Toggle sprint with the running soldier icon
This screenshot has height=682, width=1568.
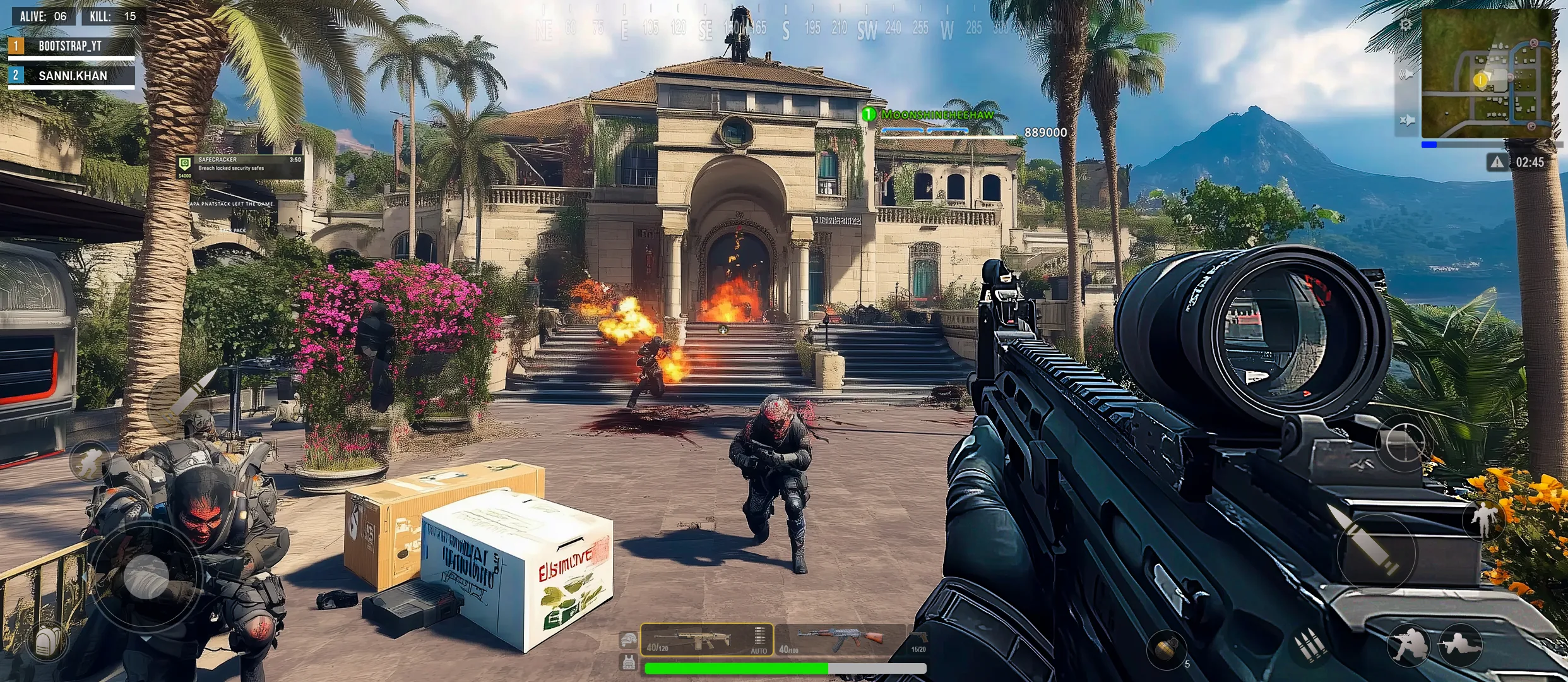point(90,462)
